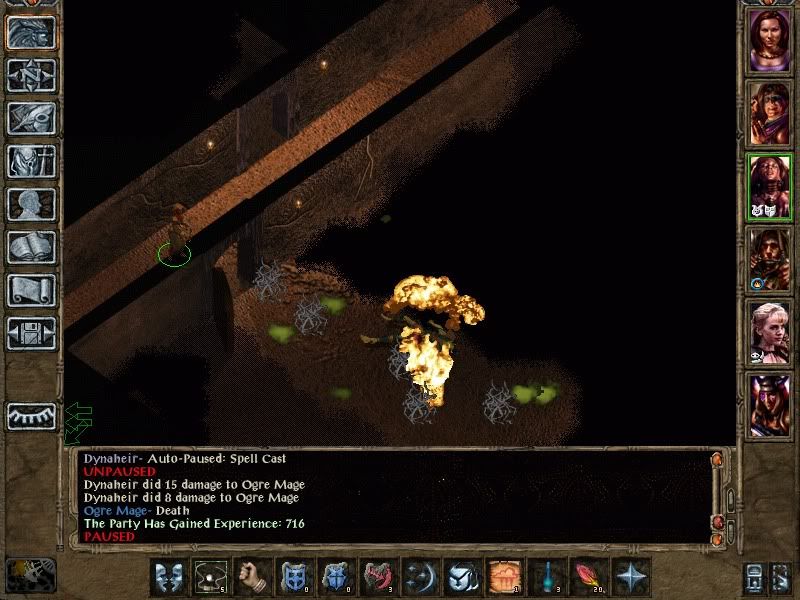Click the dialogue guard mask button
Image resolution: width=800 pixels, height=600 pixels.
[168, 578]
